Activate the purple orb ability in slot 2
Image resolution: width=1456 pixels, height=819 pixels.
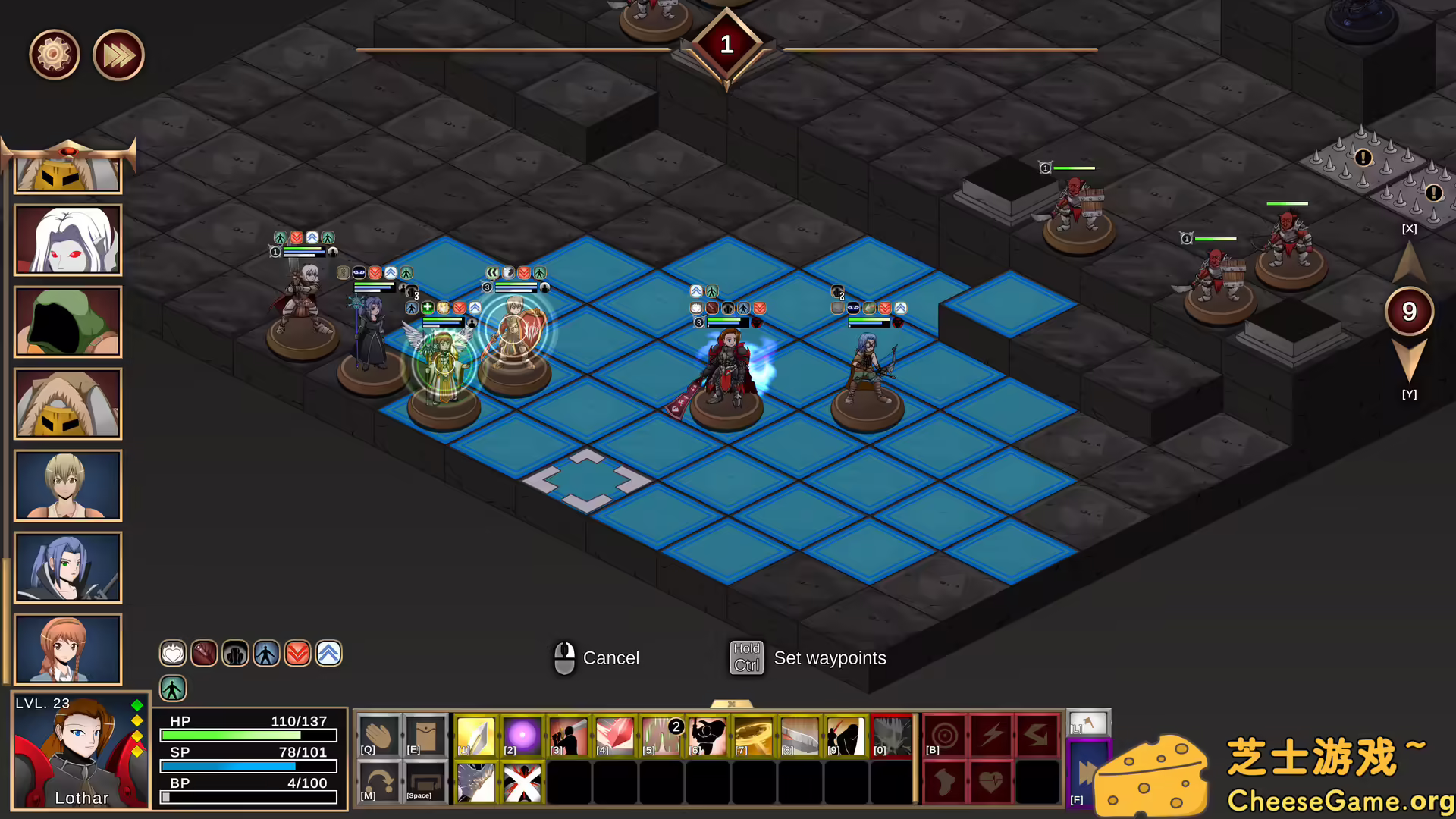point(522,733)
